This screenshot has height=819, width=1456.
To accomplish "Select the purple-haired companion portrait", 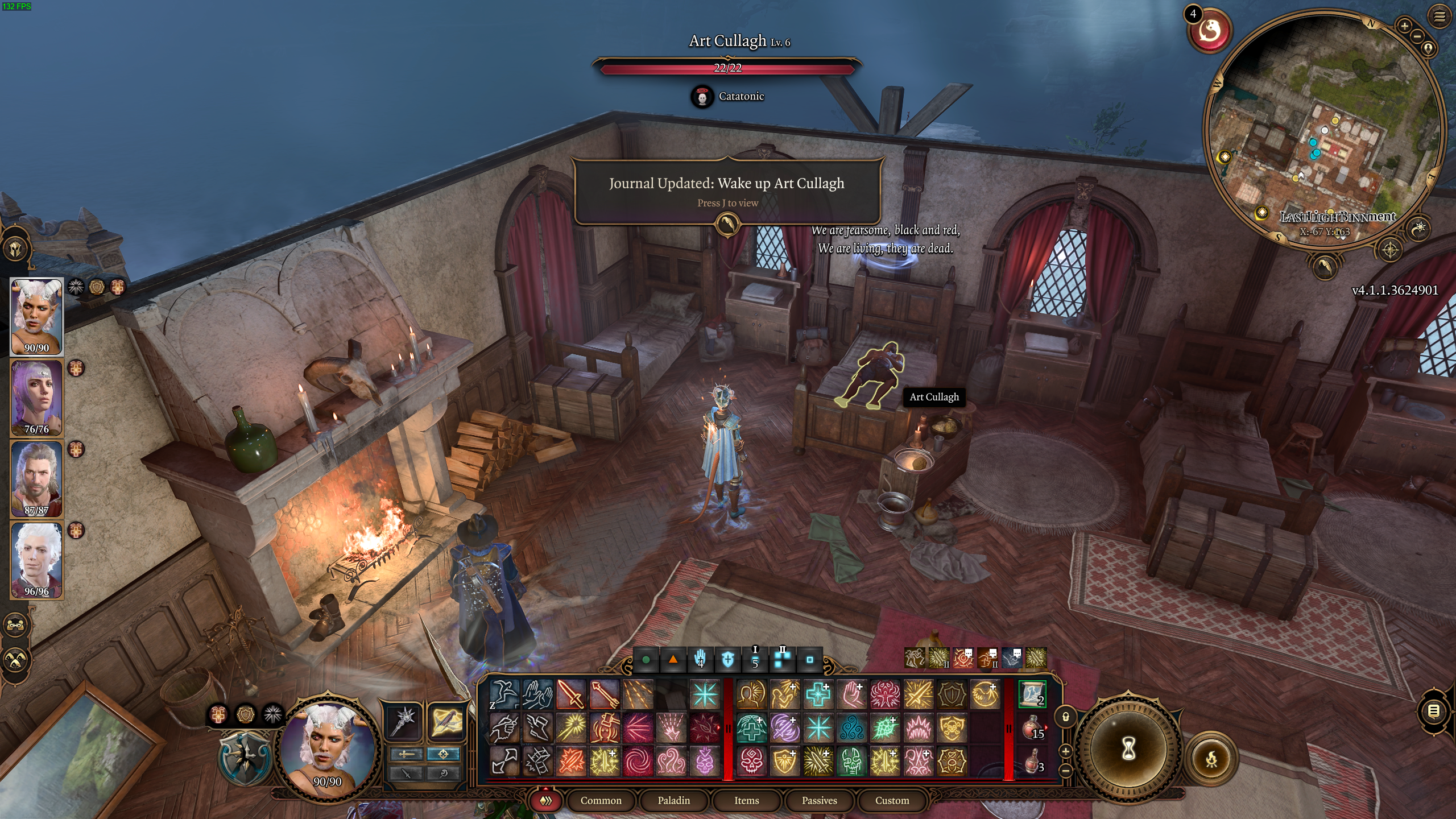I will pyautogui.click(x=36, y=397).
